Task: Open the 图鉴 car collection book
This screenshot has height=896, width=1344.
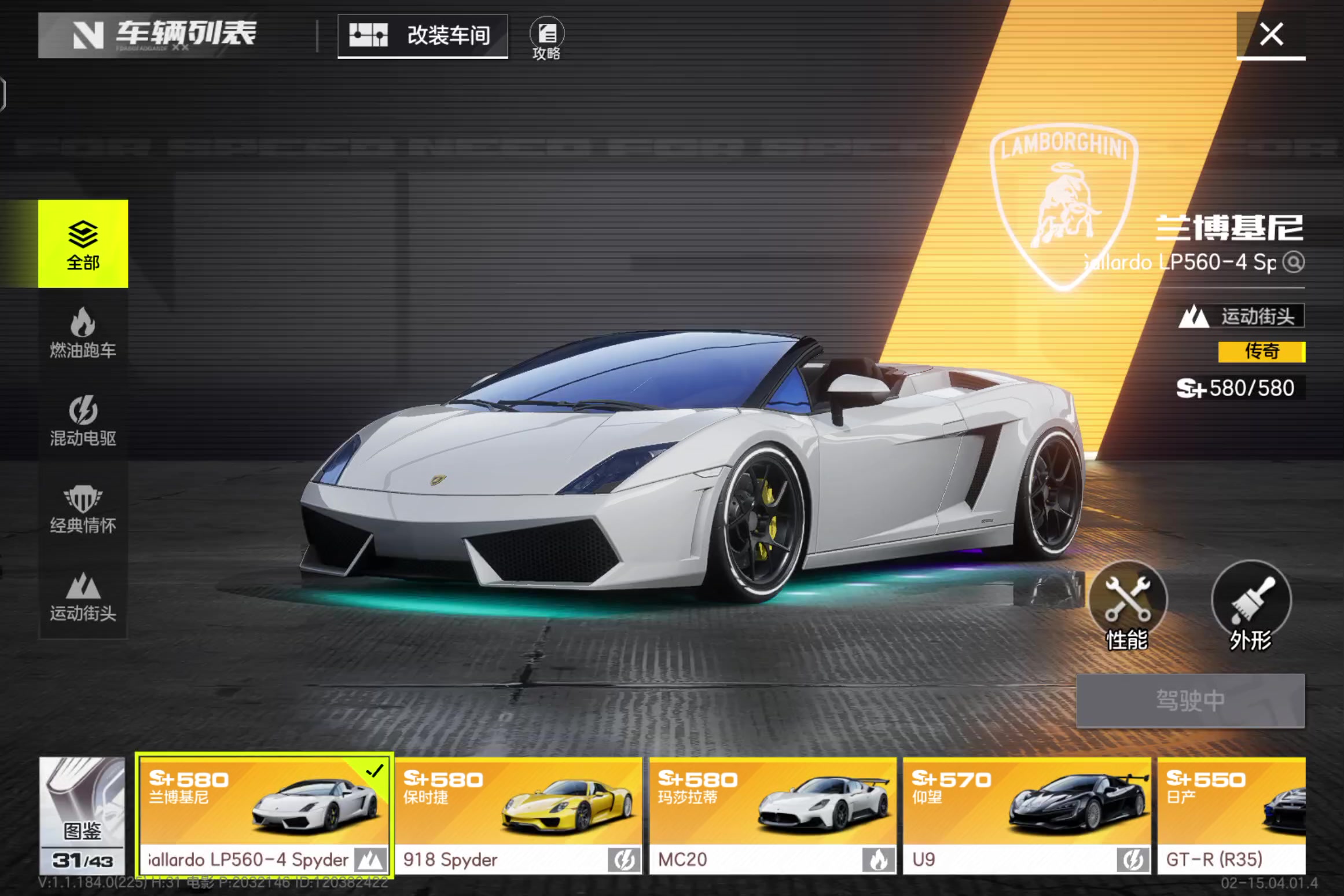Action: (x=82, y=815)
